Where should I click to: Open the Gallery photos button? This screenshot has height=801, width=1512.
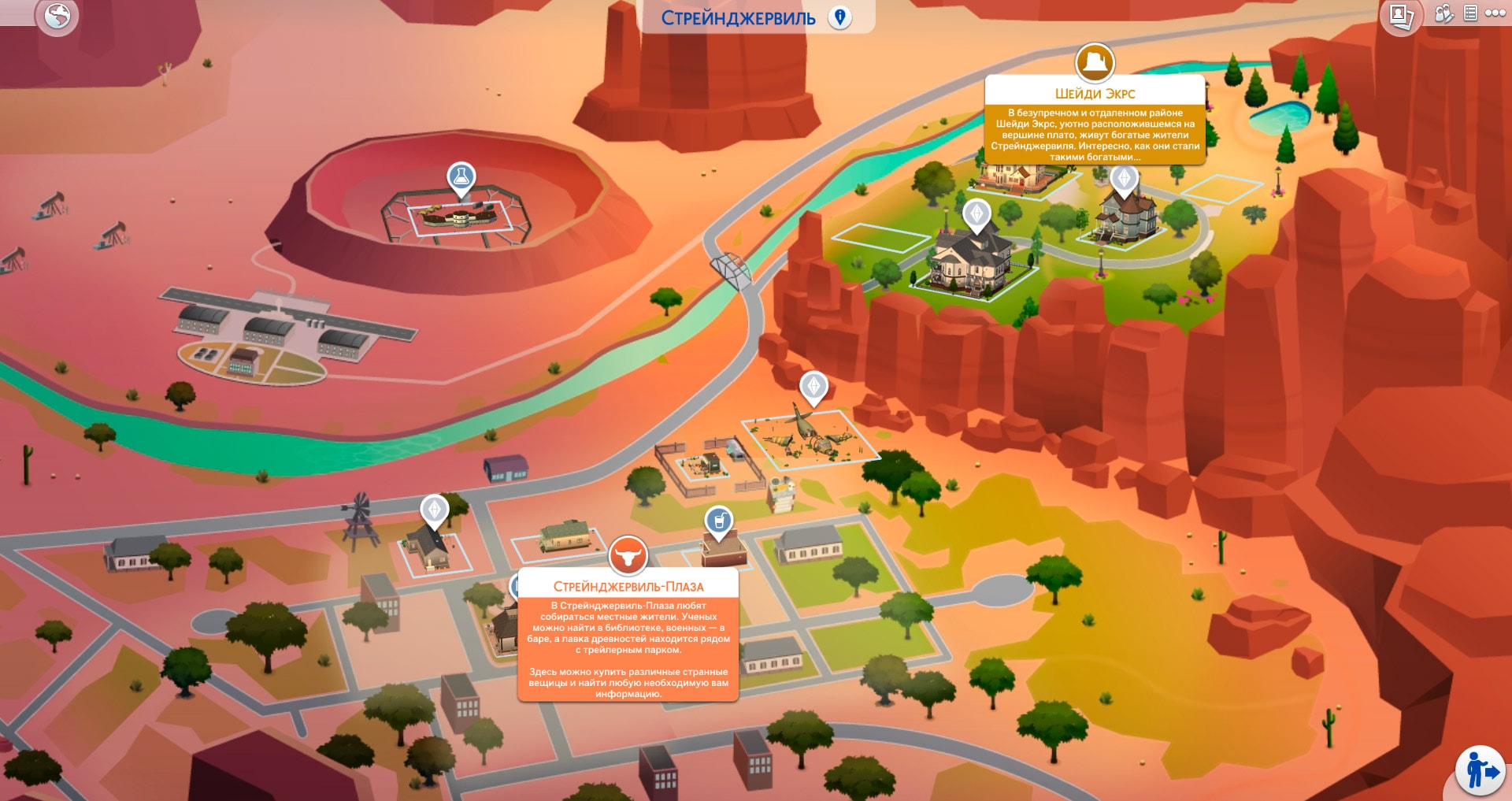(x=1401, y=16)
